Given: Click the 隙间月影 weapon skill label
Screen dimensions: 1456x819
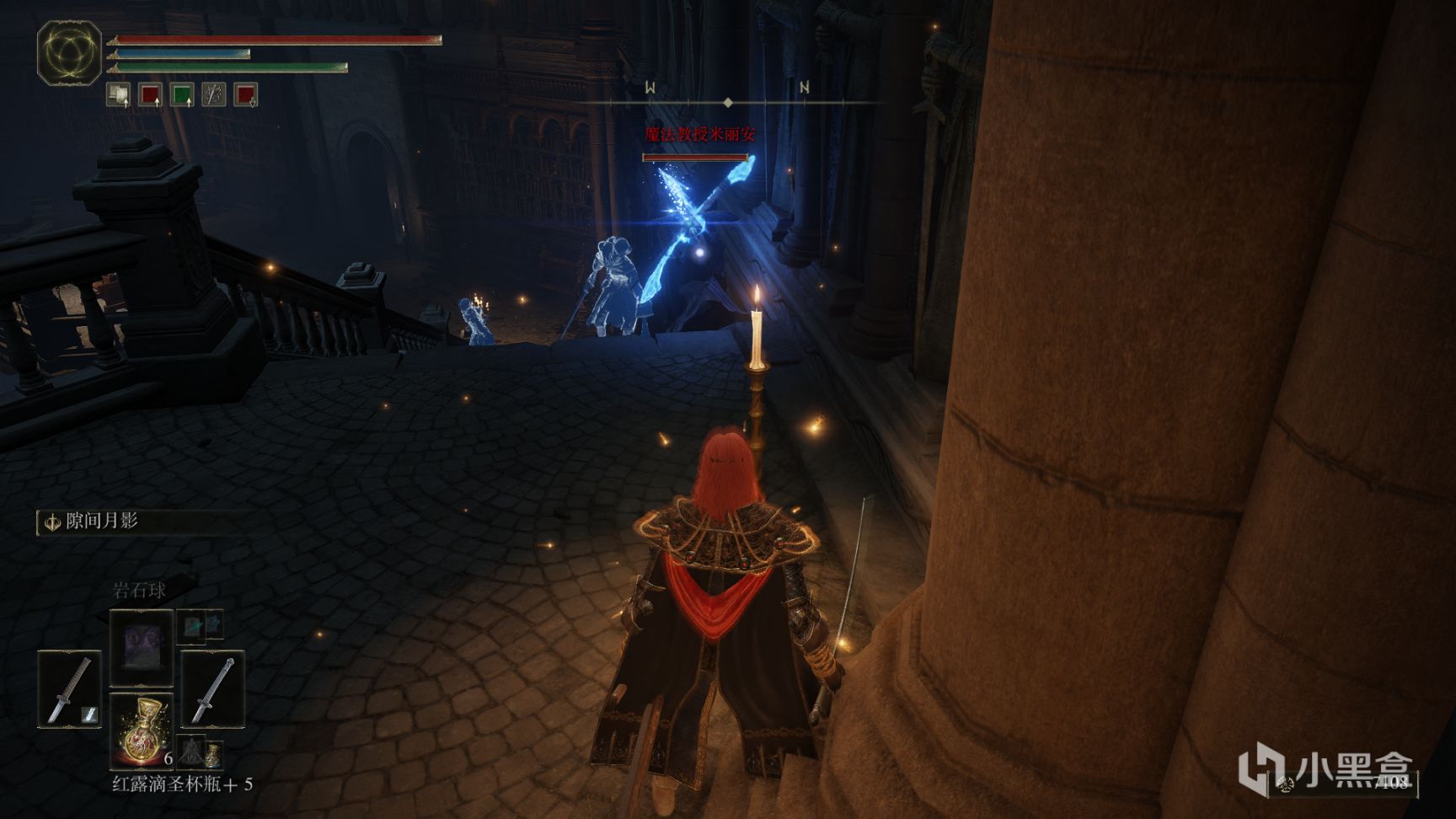Looking at the screenshot, I should pos(101,522).
